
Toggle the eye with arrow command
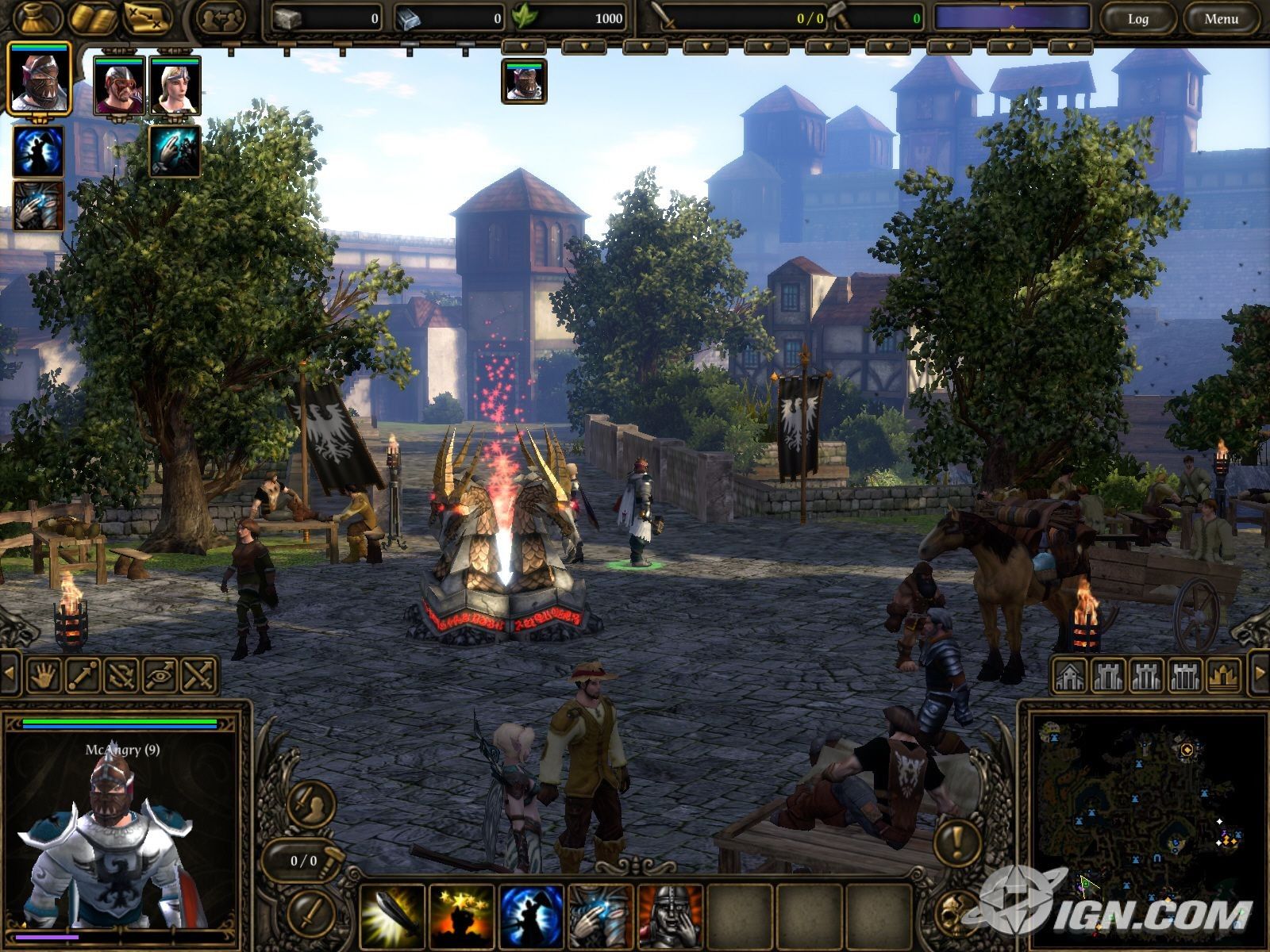point(160,675)
